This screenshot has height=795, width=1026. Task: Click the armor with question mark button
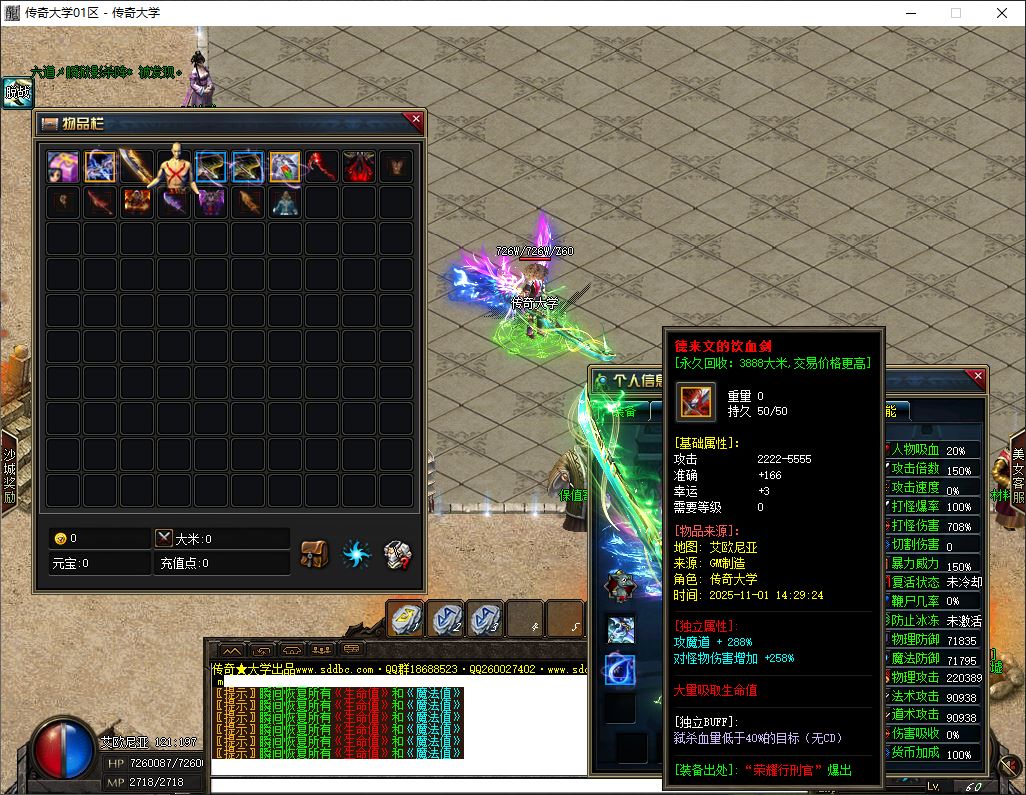398,553
